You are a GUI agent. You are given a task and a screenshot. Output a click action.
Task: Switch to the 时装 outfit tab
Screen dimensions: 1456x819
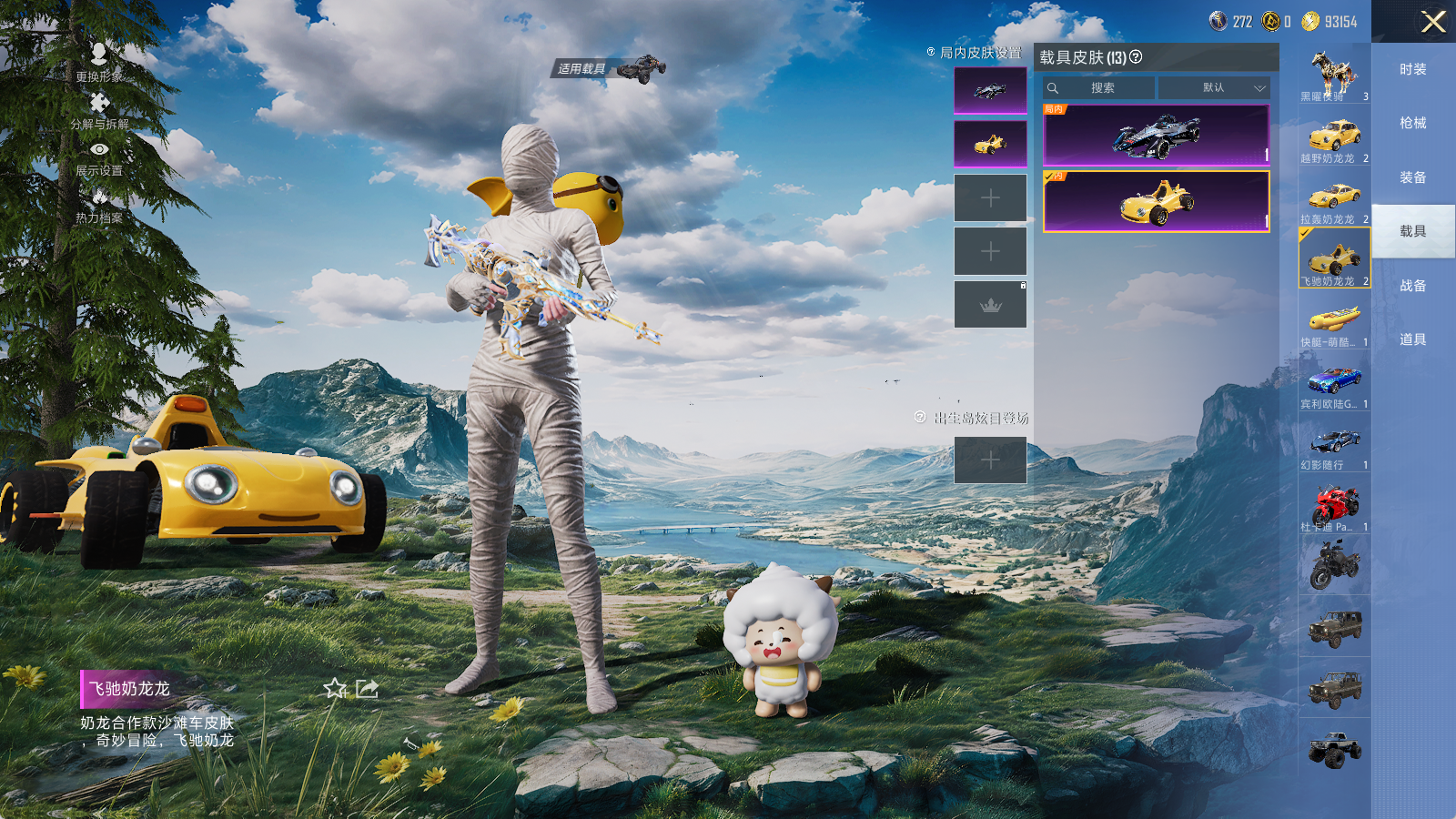coord(1412,69)
